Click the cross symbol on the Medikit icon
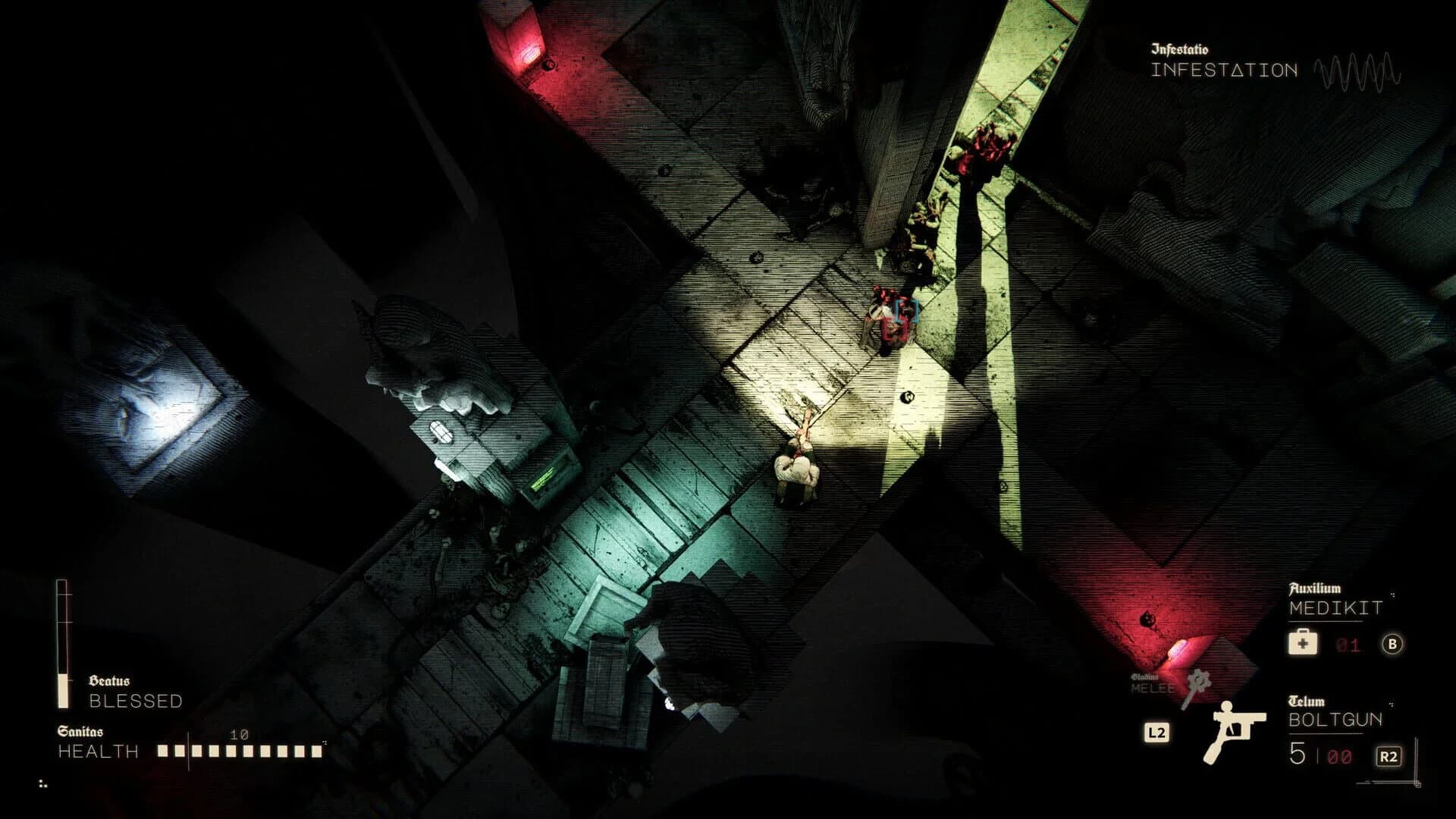The width and height of the screenshot is (1456, 819). 1304,644
